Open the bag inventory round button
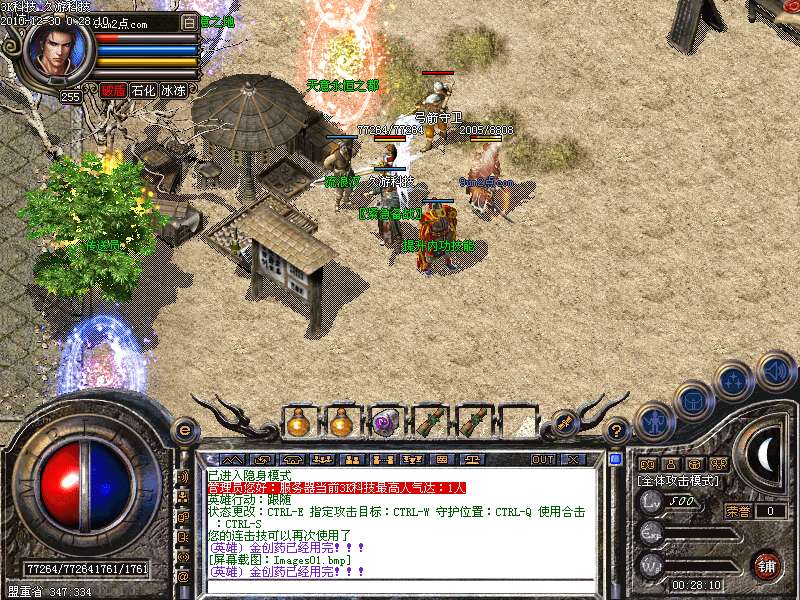This screenshot has height=600, width=800. coord(694,401)
